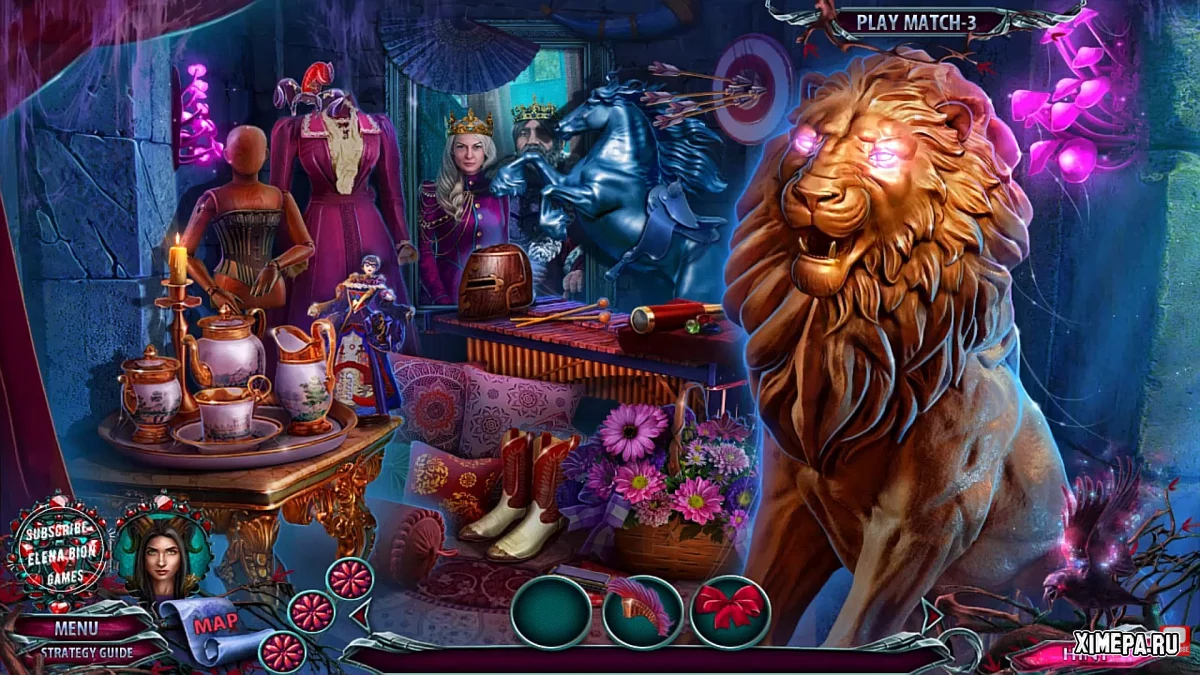Open the Menu
The height and width of the screenshot is (675, 1200).
pos(77,629)
